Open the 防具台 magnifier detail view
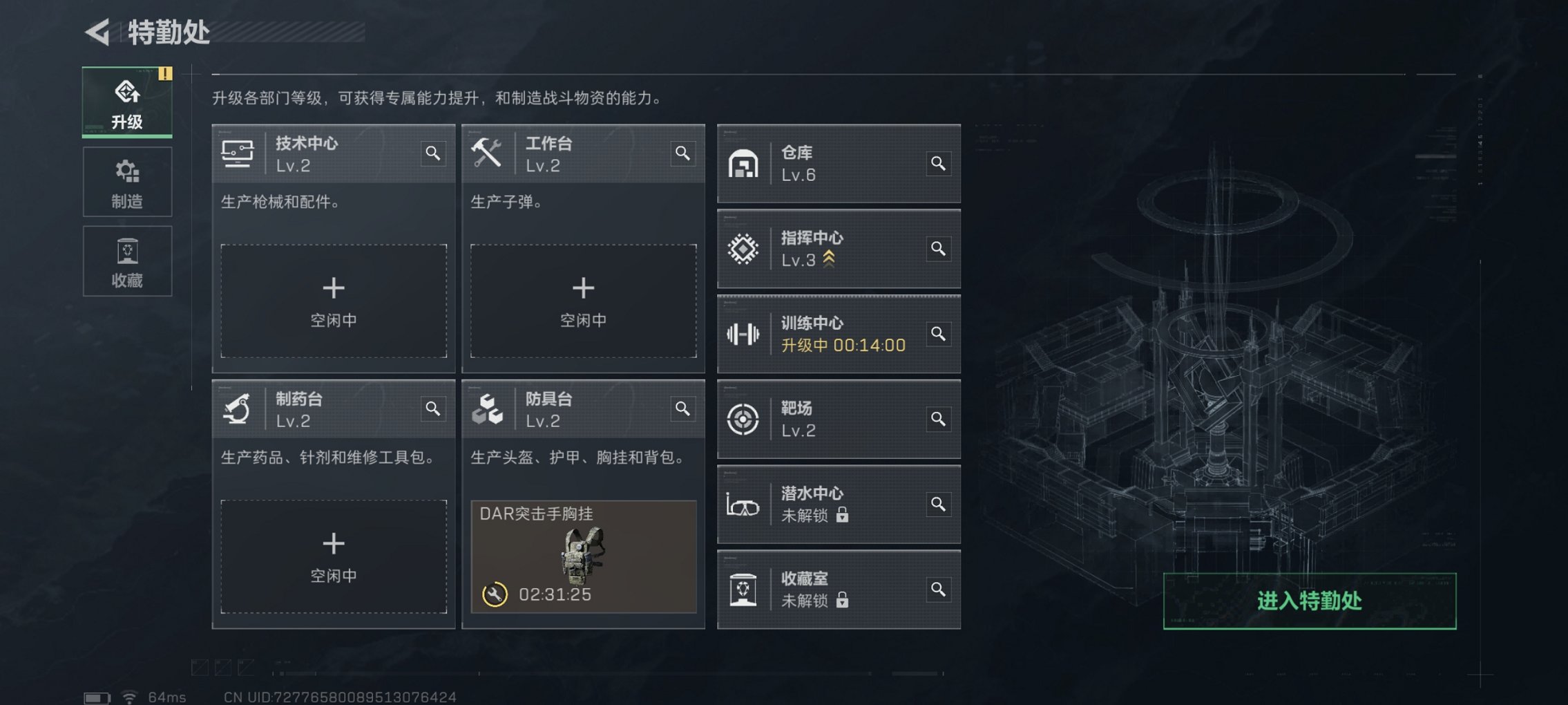This screenshot has width=1568, height=705. point(682,408)
